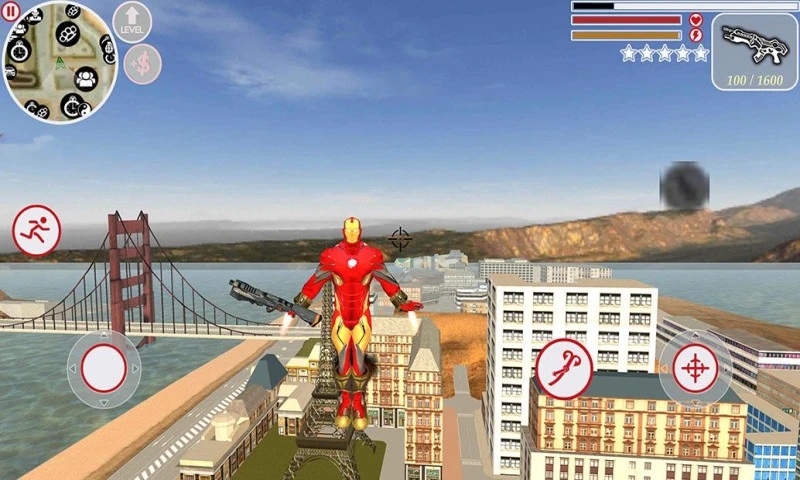Open the circular minimap
Viewport: 800px width, 480px height.
(x=60, y=62)
